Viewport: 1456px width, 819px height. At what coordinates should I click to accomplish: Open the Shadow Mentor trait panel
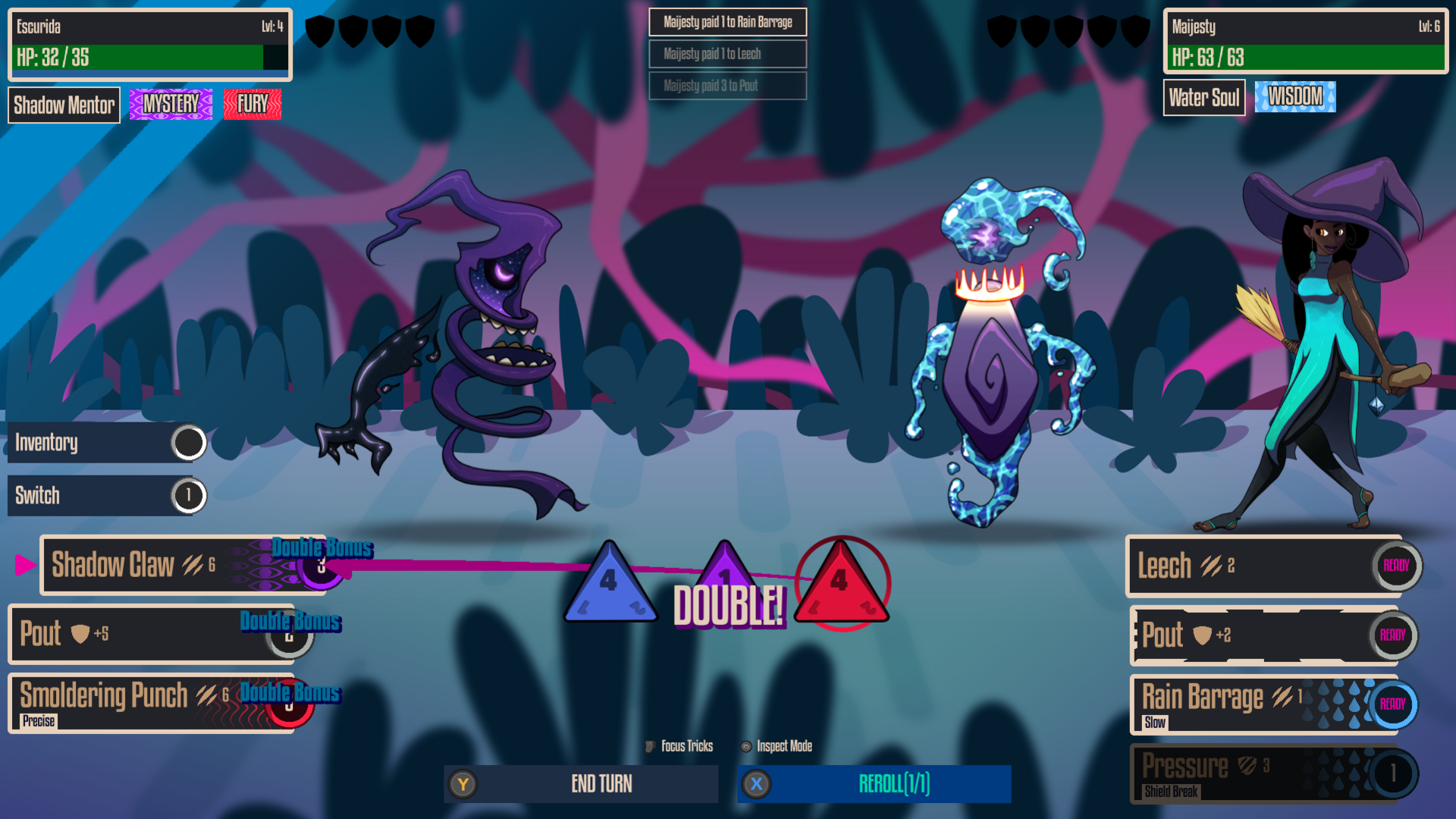[64, 105]
